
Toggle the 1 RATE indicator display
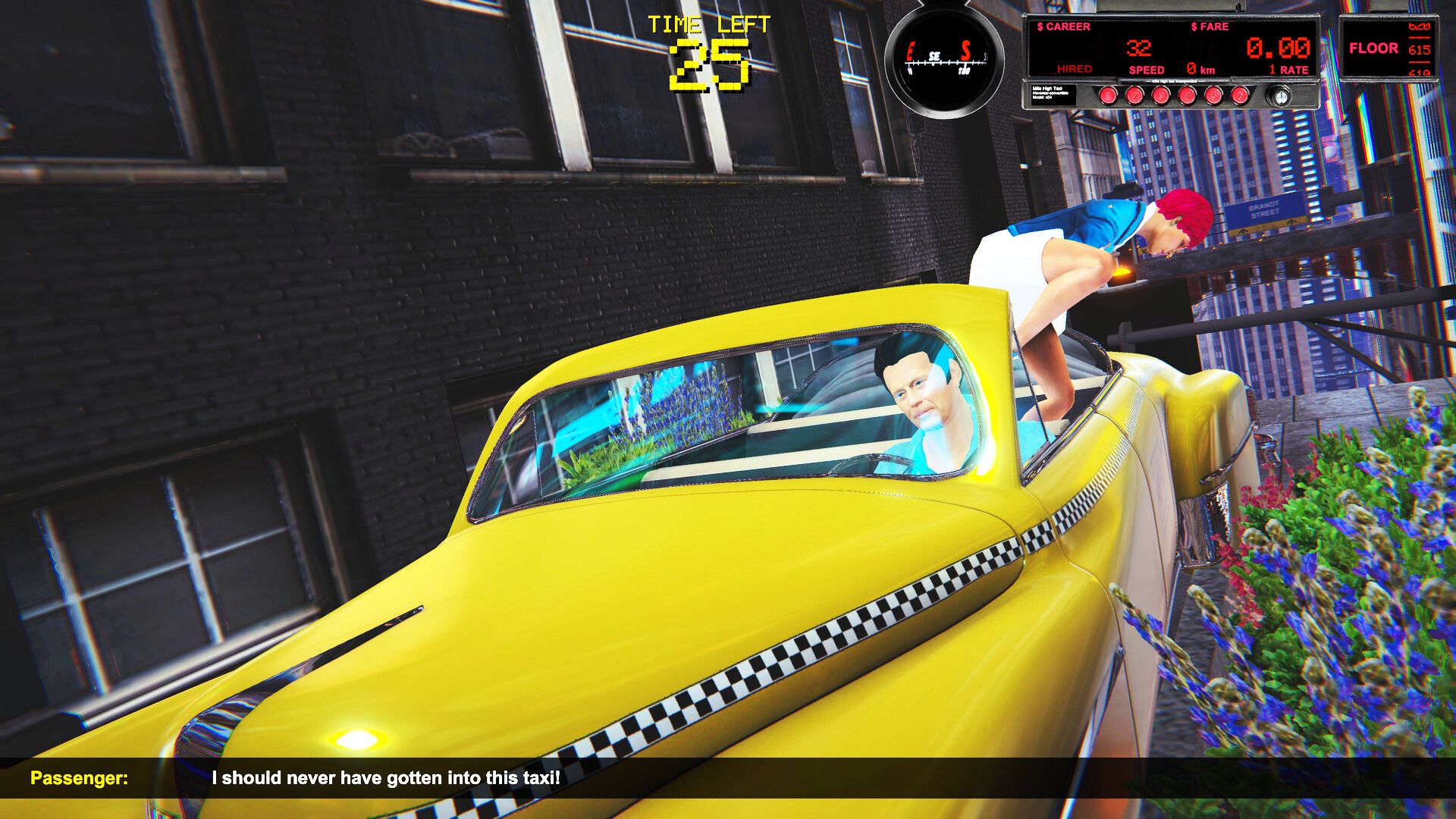pyautogui.click(x=1289, y=68)
